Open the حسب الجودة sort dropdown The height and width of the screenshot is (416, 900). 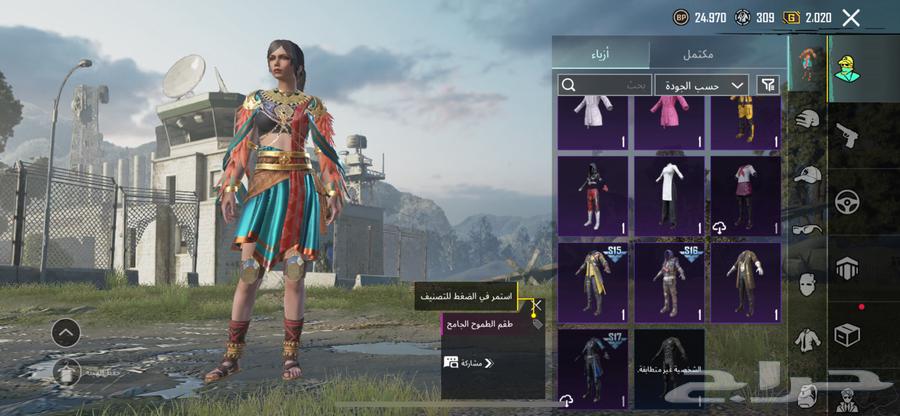[x=702, y=85]
